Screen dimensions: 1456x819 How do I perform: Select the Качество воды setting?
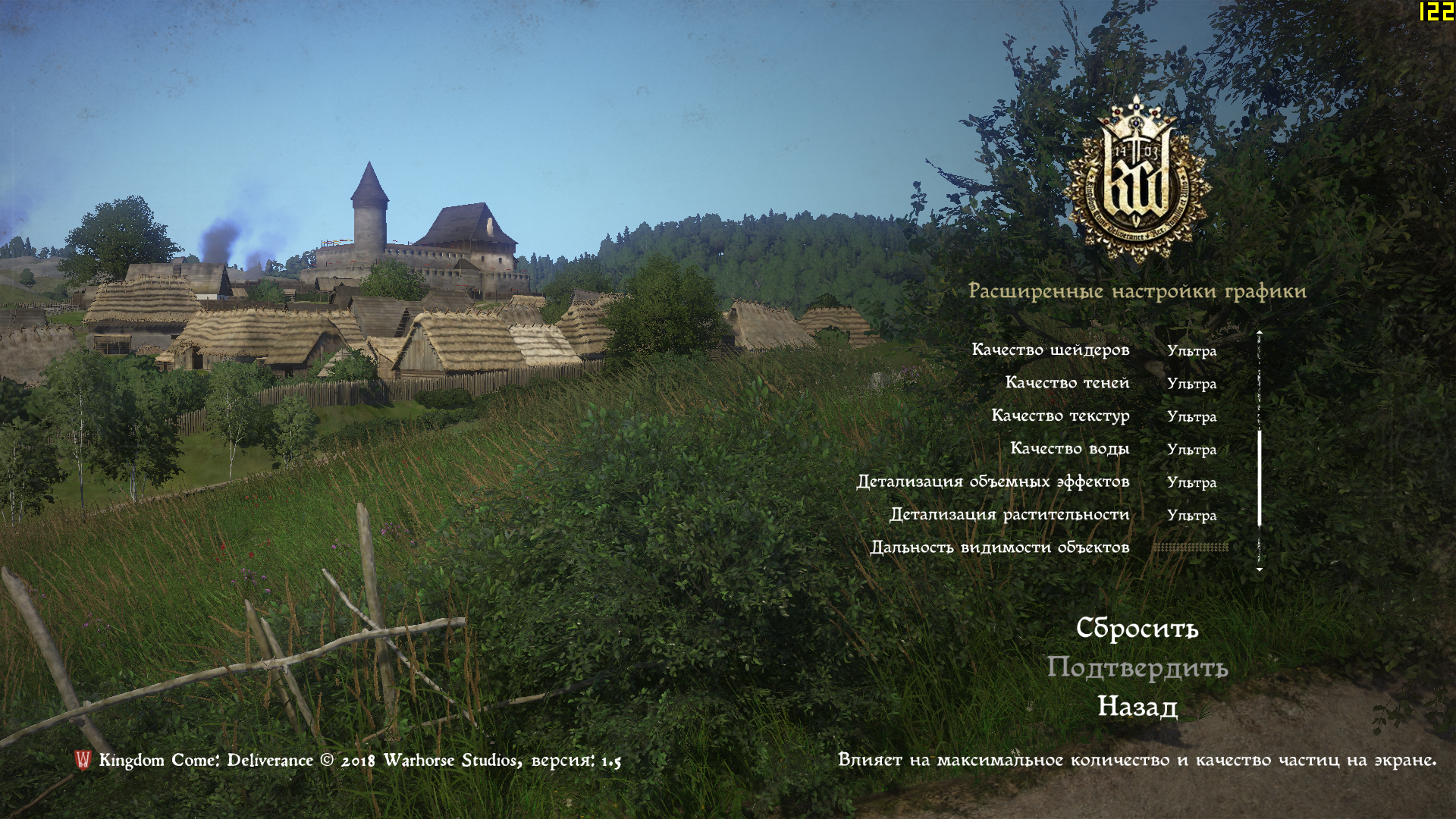[1069, 448]
